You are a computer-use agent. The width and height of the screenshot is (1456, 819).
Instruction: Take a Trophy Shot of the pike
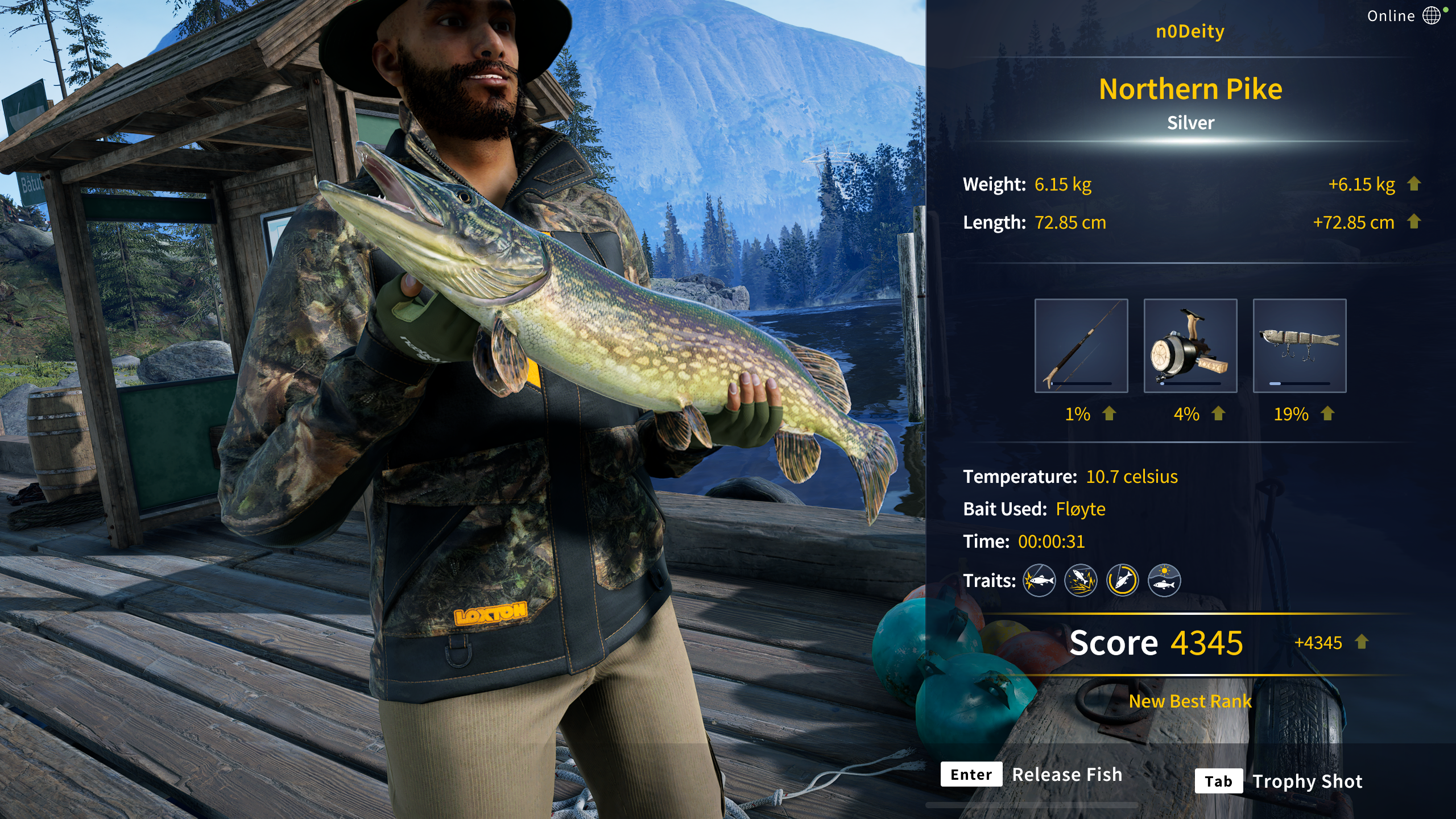click(x=1279, y=781)
